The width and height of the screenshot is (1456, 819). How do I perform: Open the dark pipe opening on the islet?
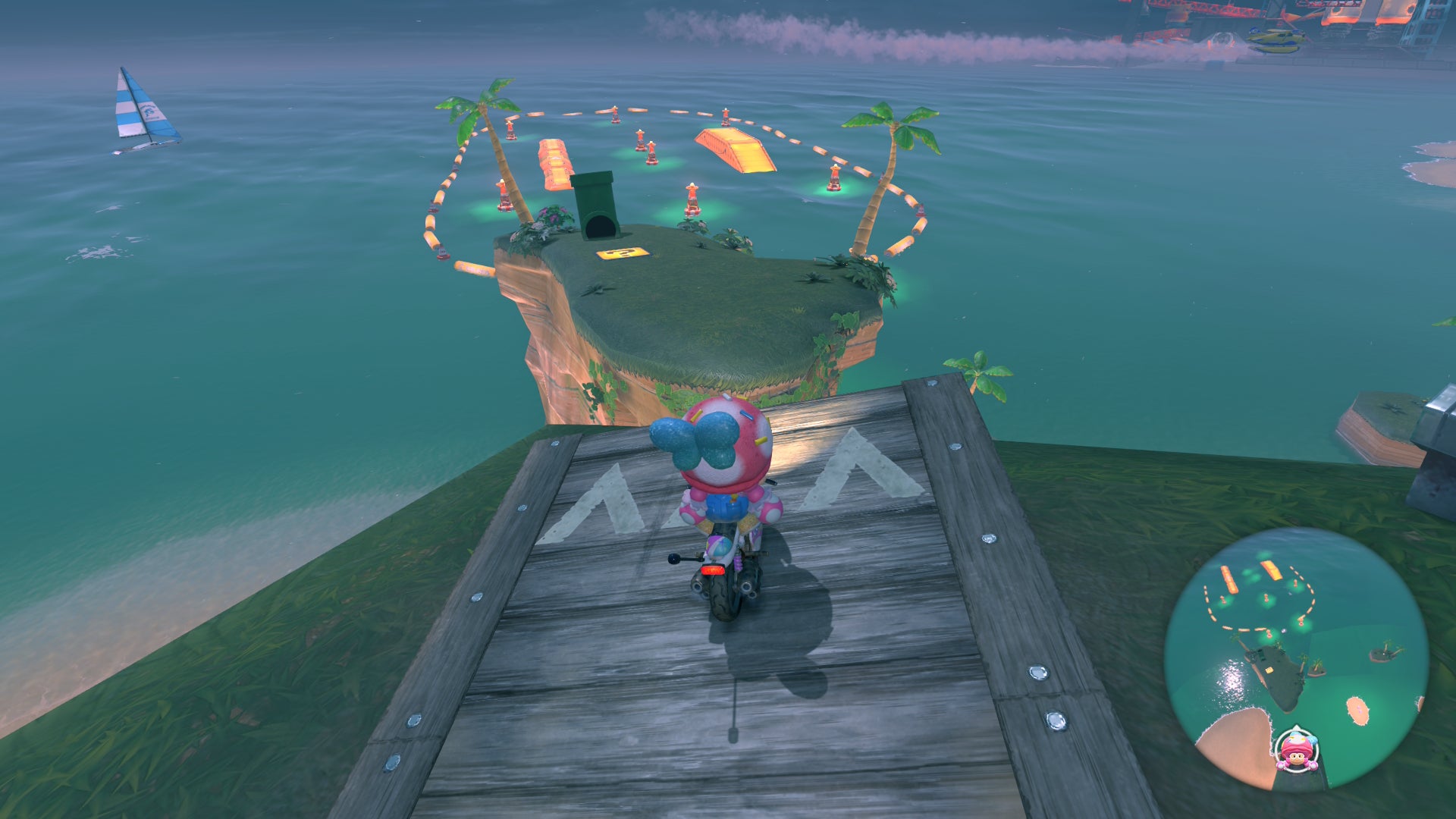pos(601,224)
